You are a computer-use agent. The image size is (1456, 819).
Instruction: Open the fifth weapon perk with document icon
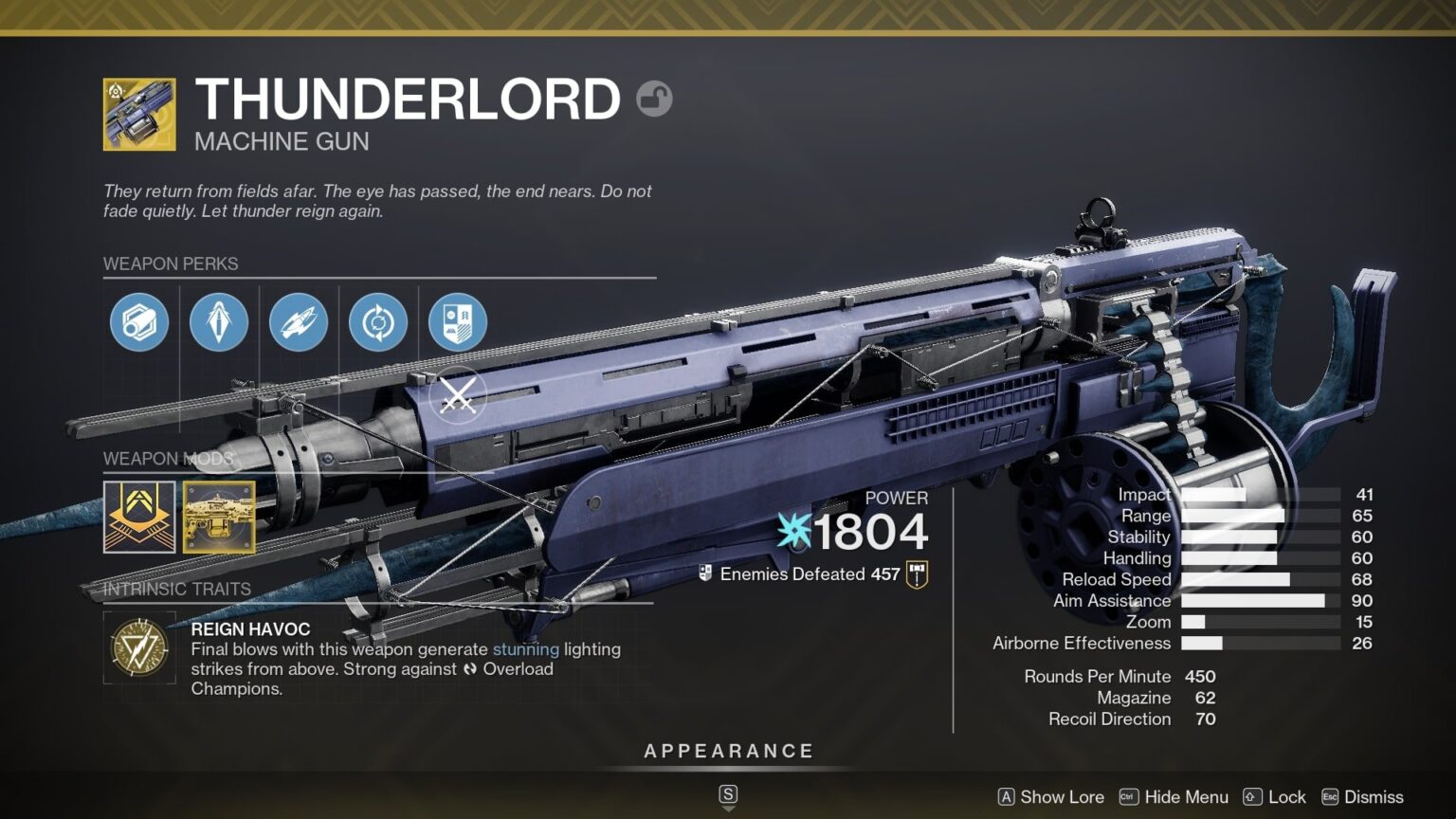pyautogui.click(x=457, y=322)
